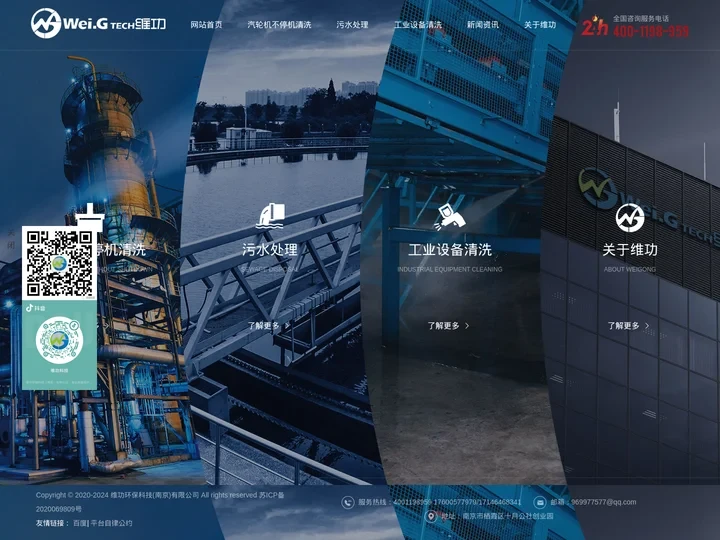Open the 百度 friendly link in the footer

[79, 523]
